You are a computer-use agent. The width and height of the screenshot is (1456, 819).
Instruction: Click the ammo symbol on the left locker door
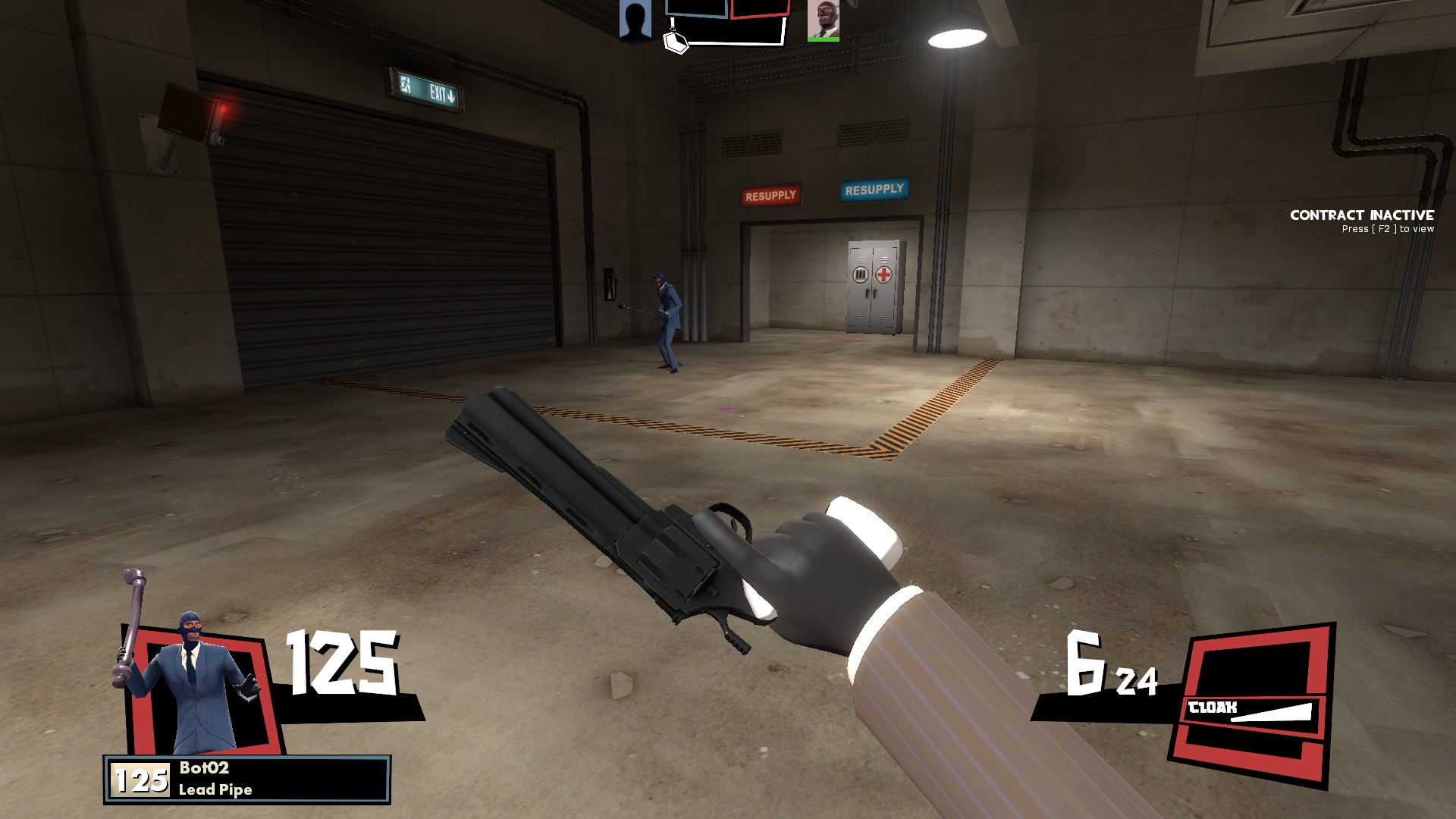pos(859,274)
